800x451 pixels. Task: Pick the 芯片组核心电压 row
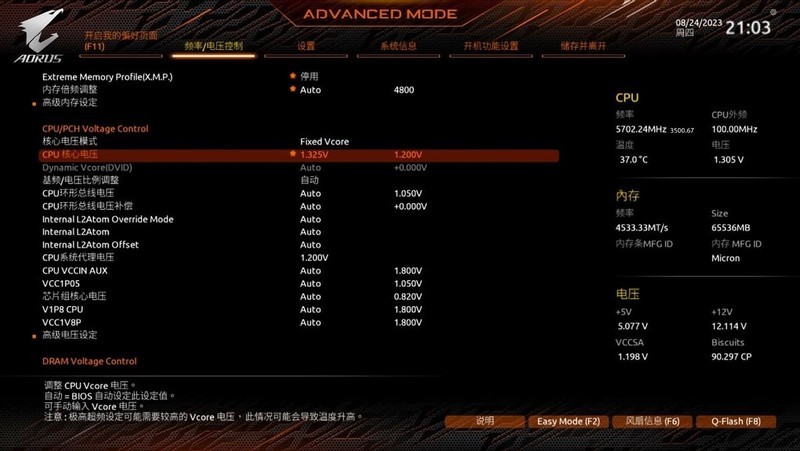tap(74, 297)
